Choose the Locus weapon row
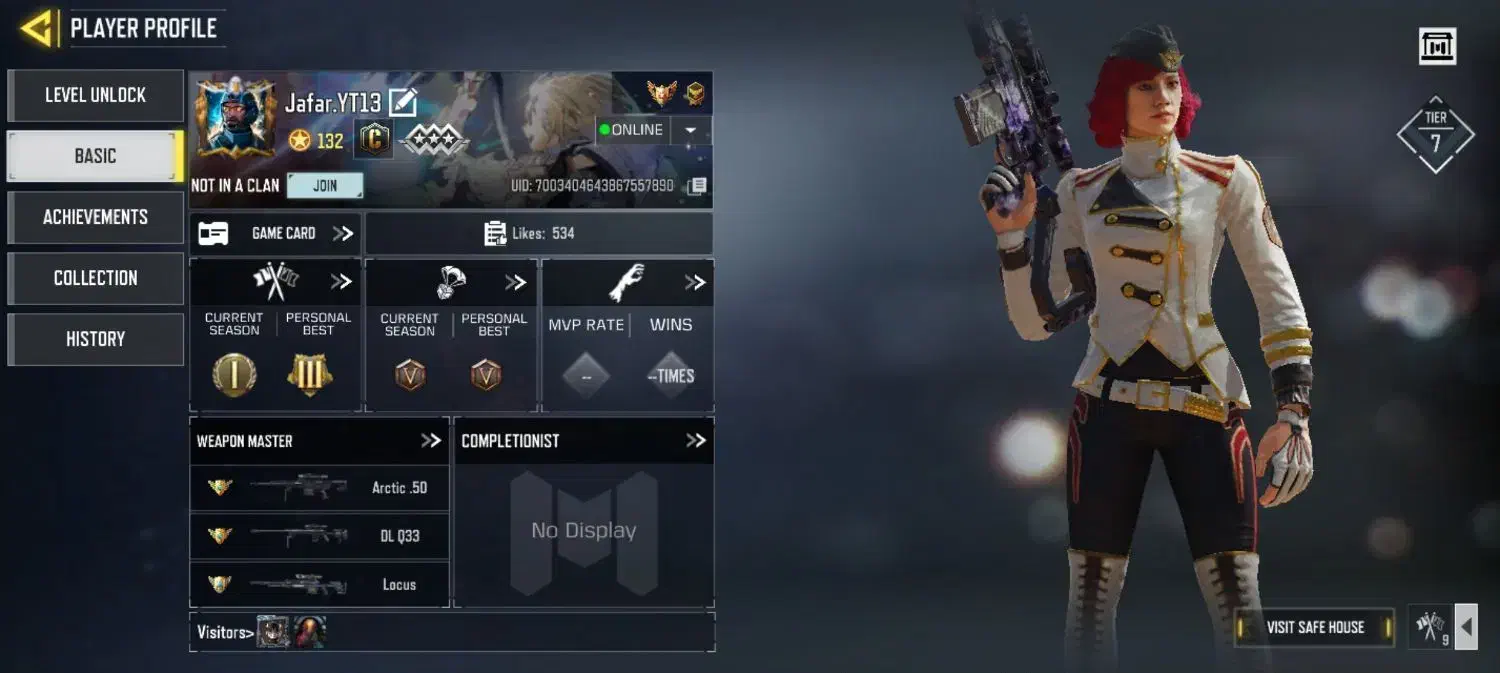 [x=319, y=584]
